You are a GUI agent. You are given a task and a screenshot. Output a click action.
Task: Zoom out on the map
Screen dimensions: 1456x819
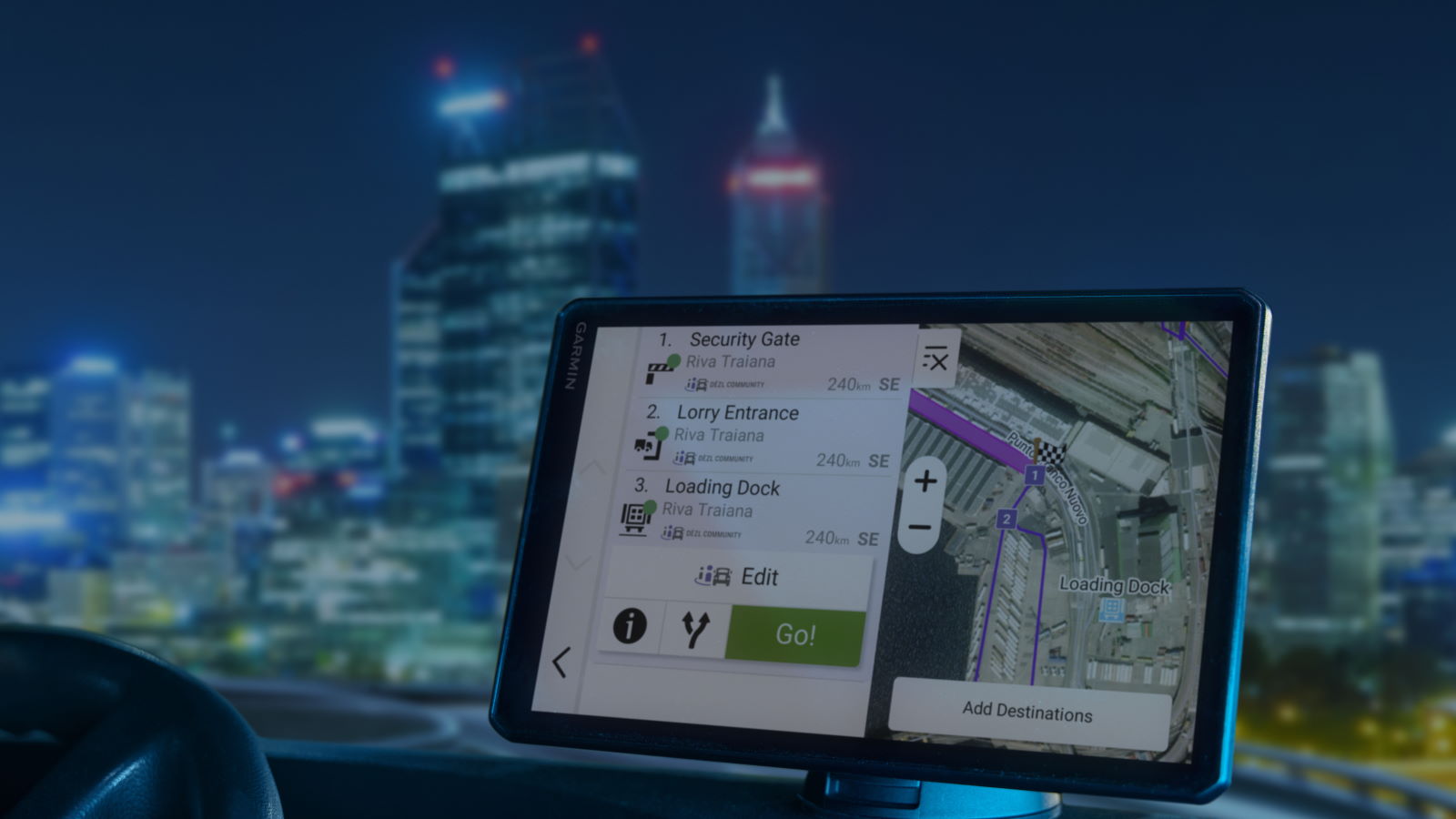(920, 528)
